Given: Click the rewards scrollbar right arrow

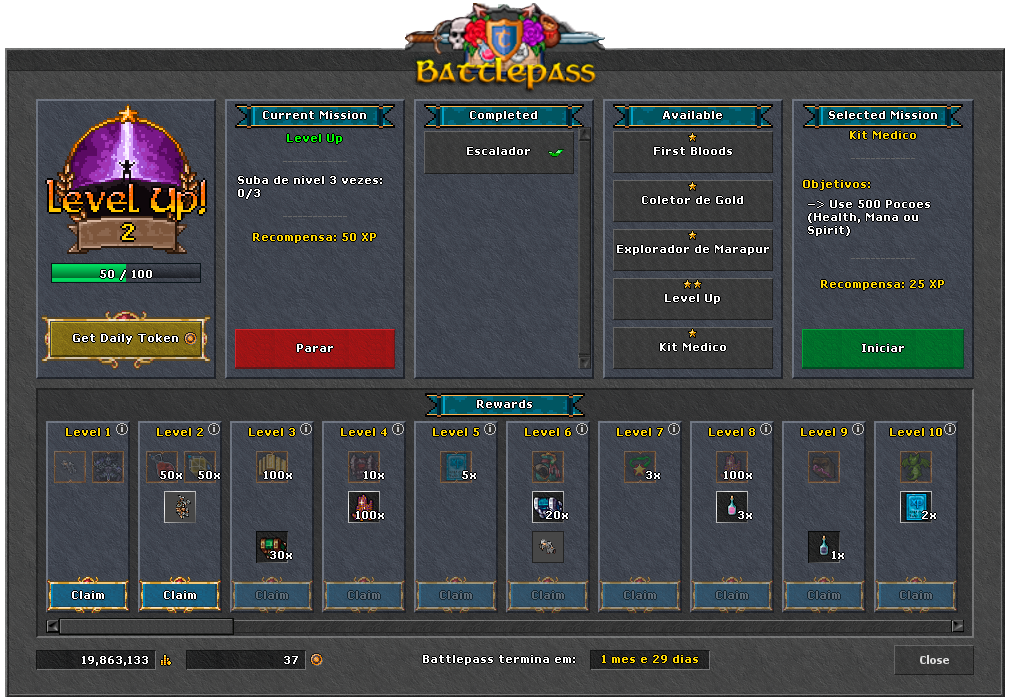Looking at the screenshot, I should click(x=957, y=626).
